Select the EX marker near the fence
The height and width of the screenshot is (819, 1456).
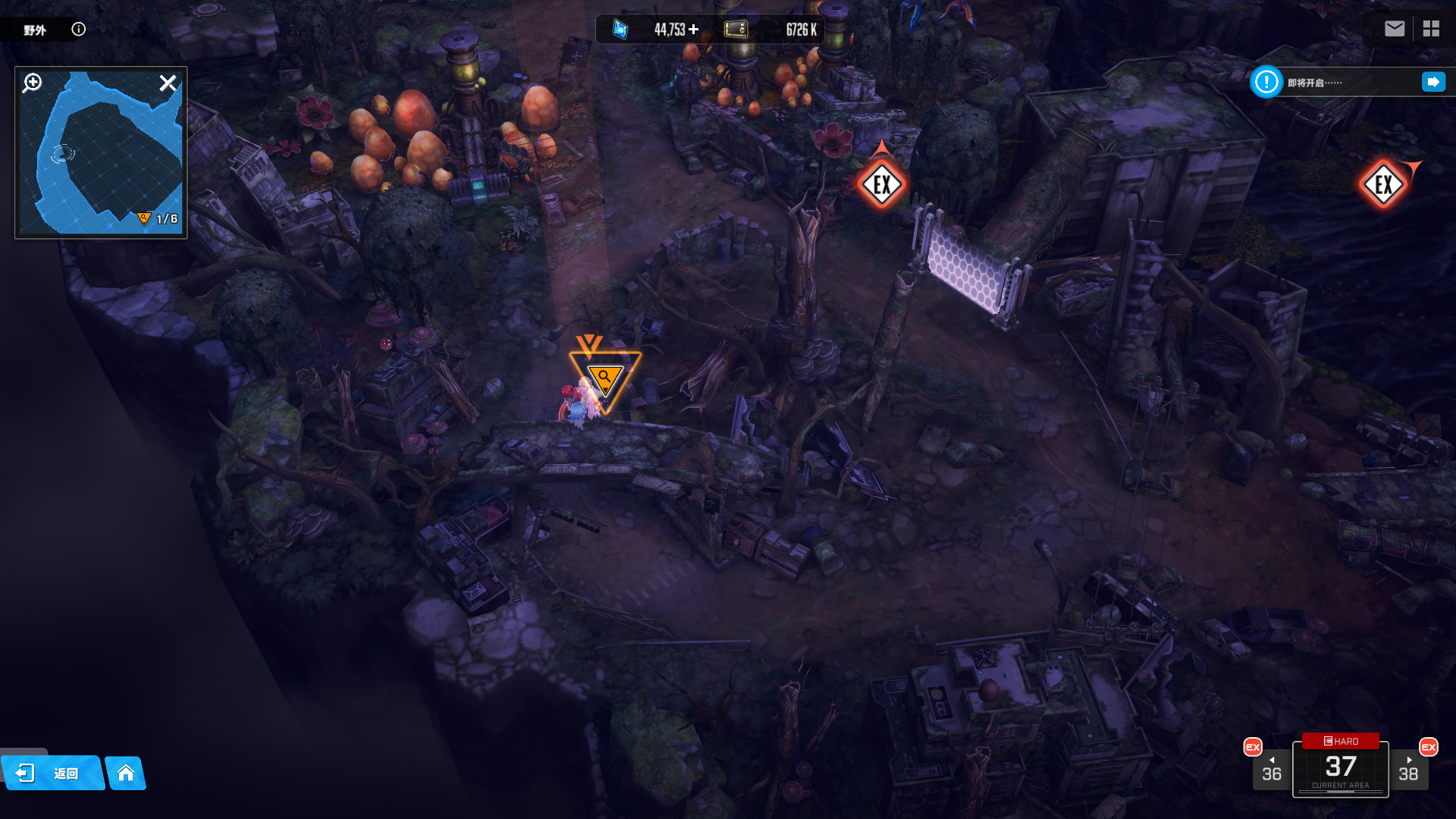881,184
